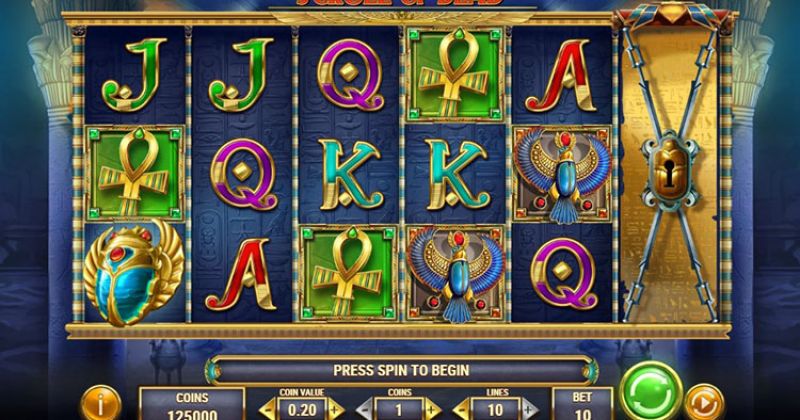This screenshot has width=800, height=420.
Task: Start autoplay with the orange play button
Action: point(707,402)
